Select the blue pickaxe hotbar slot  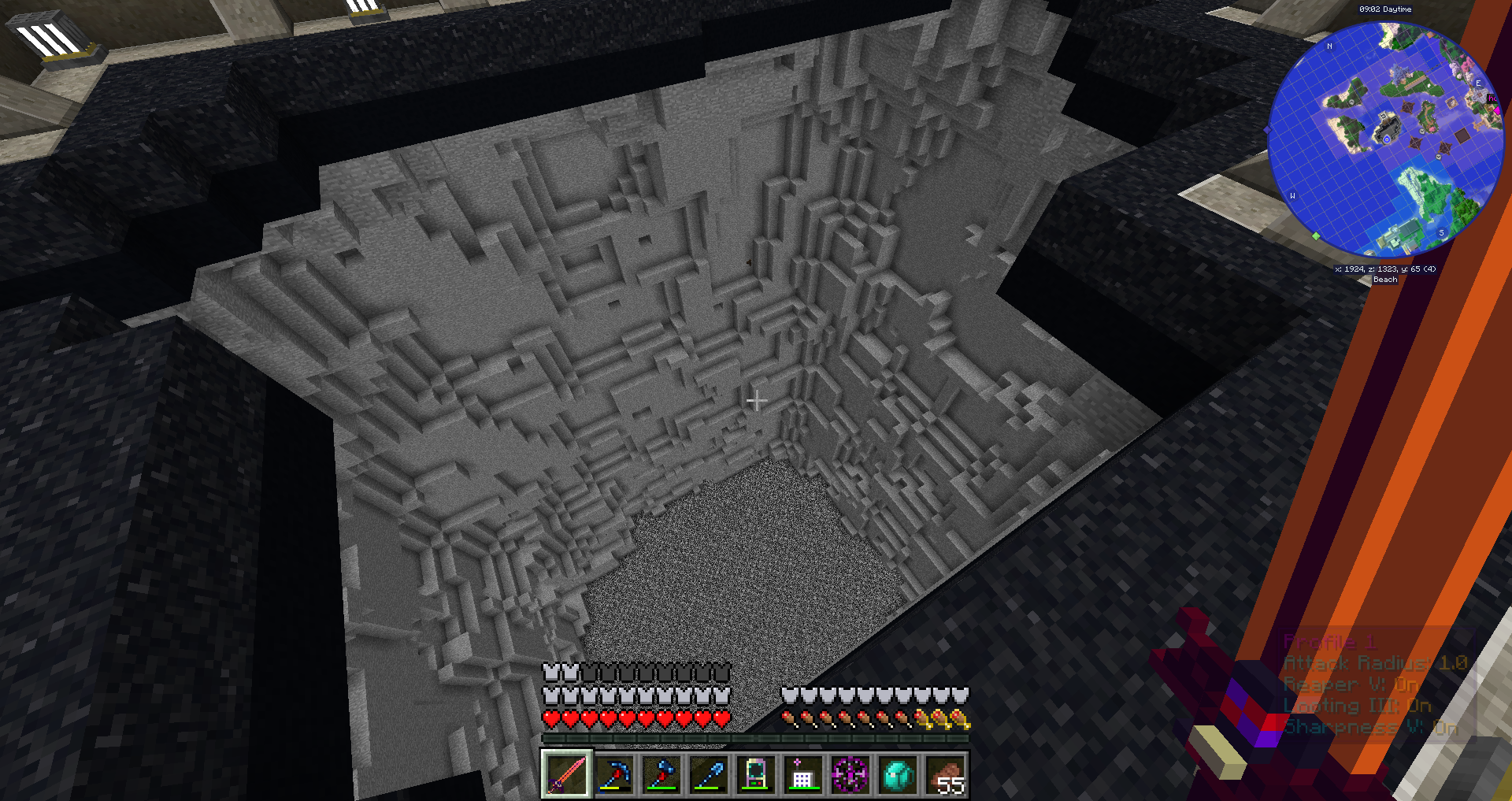613,774
